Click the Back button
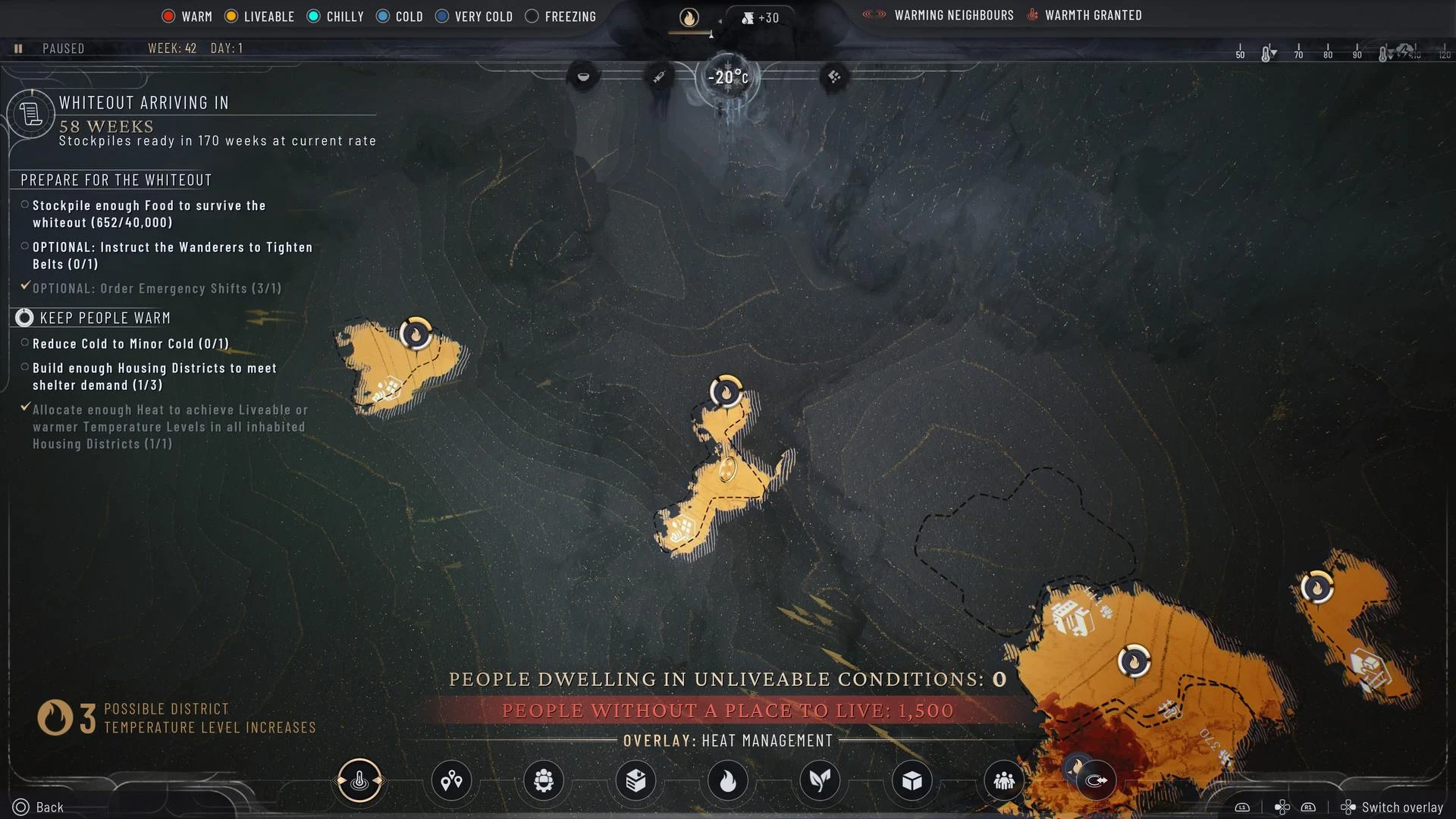The image size is (1456, 819). pyautogui.click(x=39, y=807)
